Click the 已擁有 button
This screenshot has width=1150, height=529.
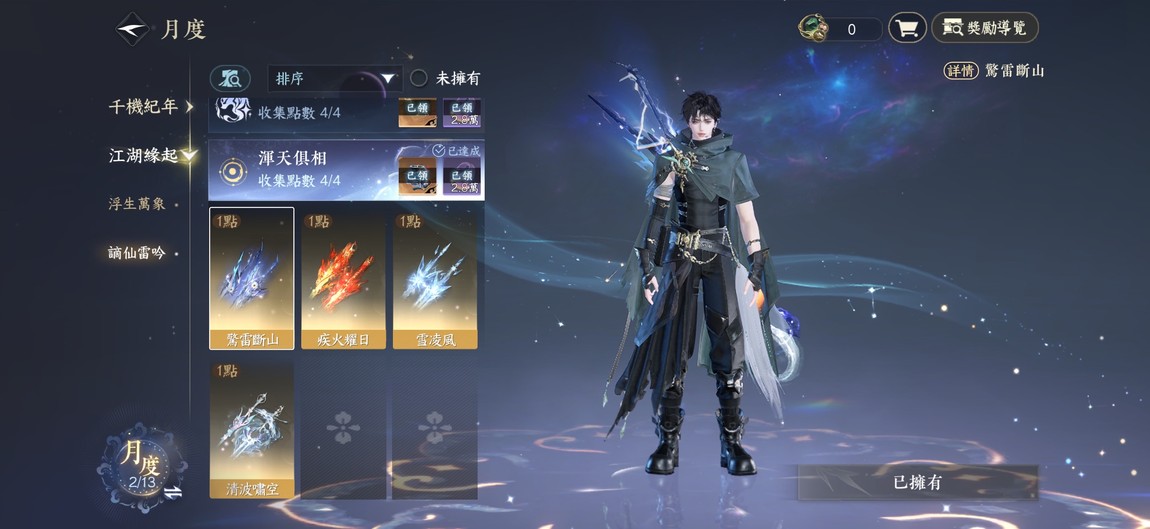tap(917, 482)
